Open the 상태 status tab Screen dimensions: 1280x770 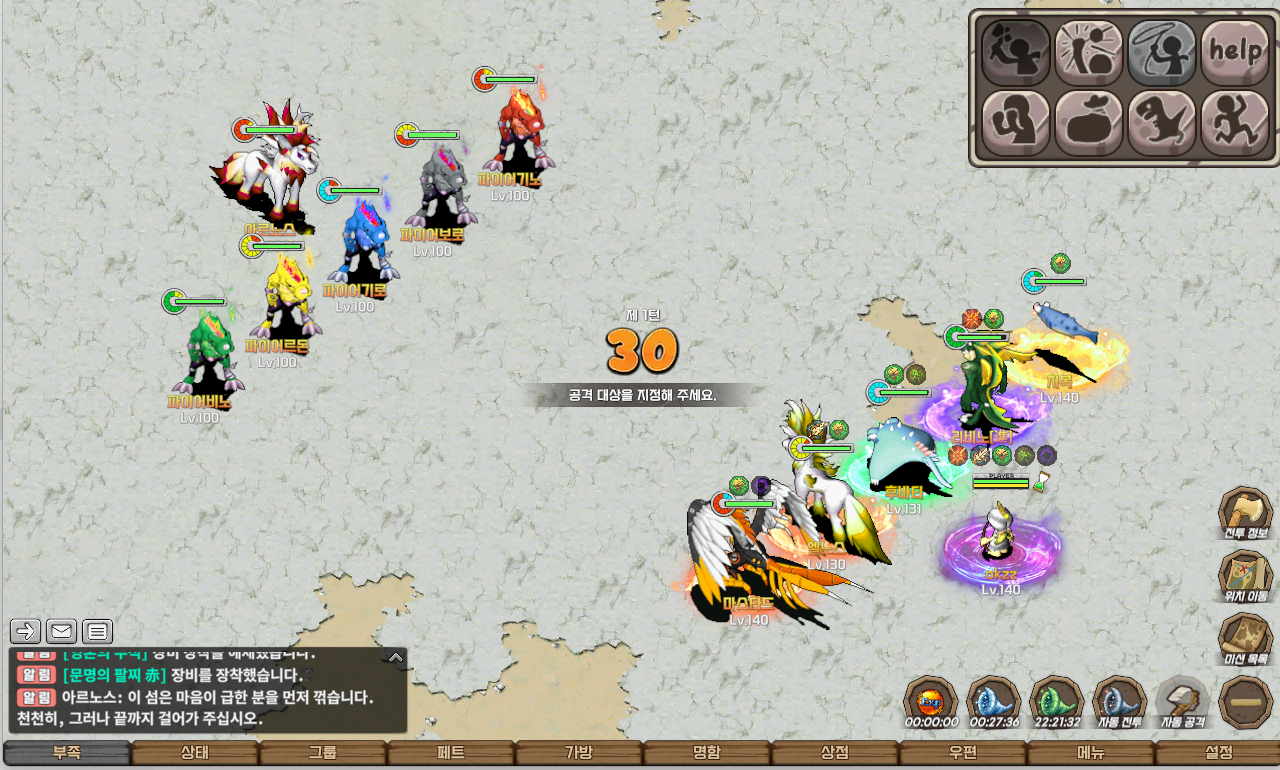click(x=195, y=753)
